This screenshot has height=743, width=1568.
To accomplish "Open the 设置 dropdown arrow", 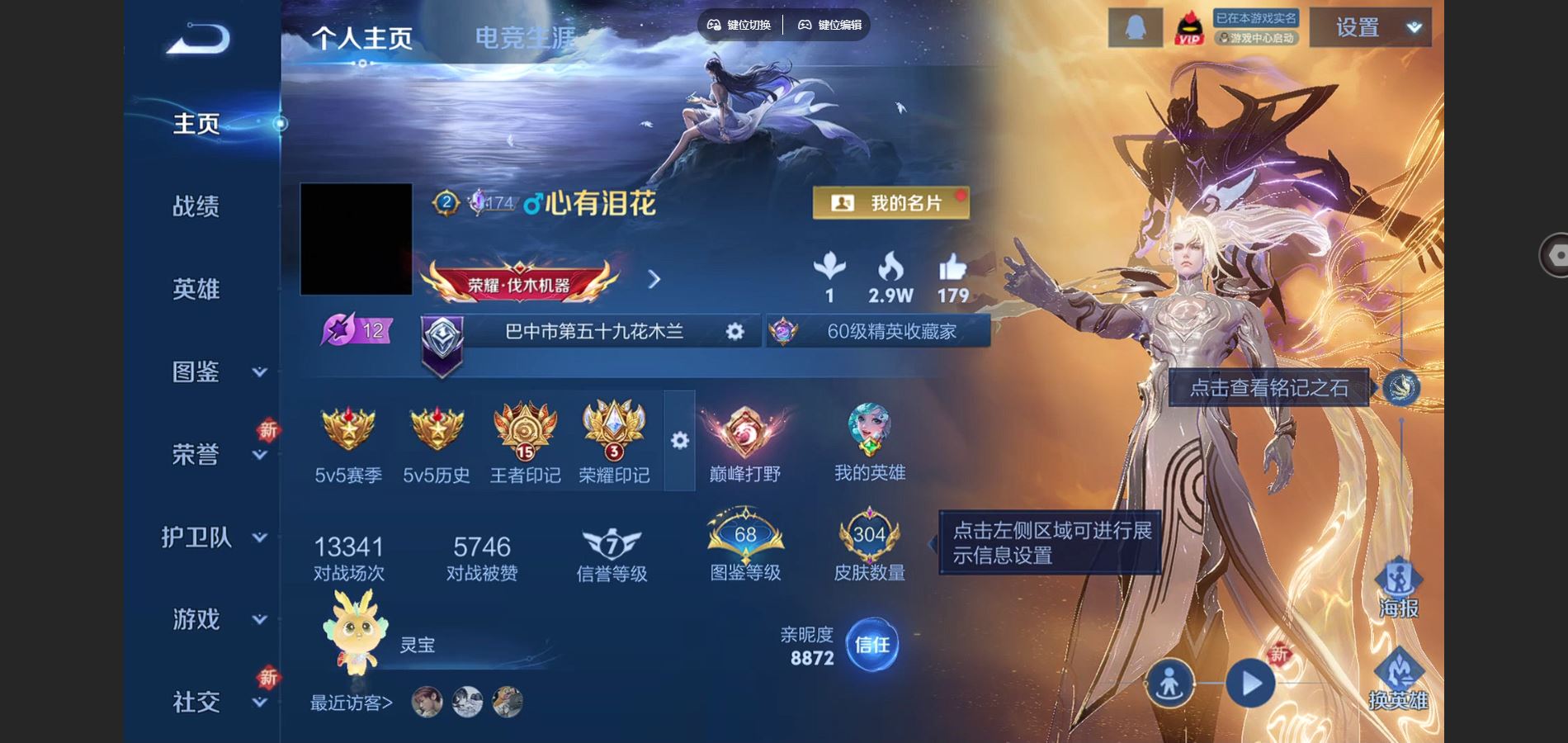I will [x=1411, y=26].
